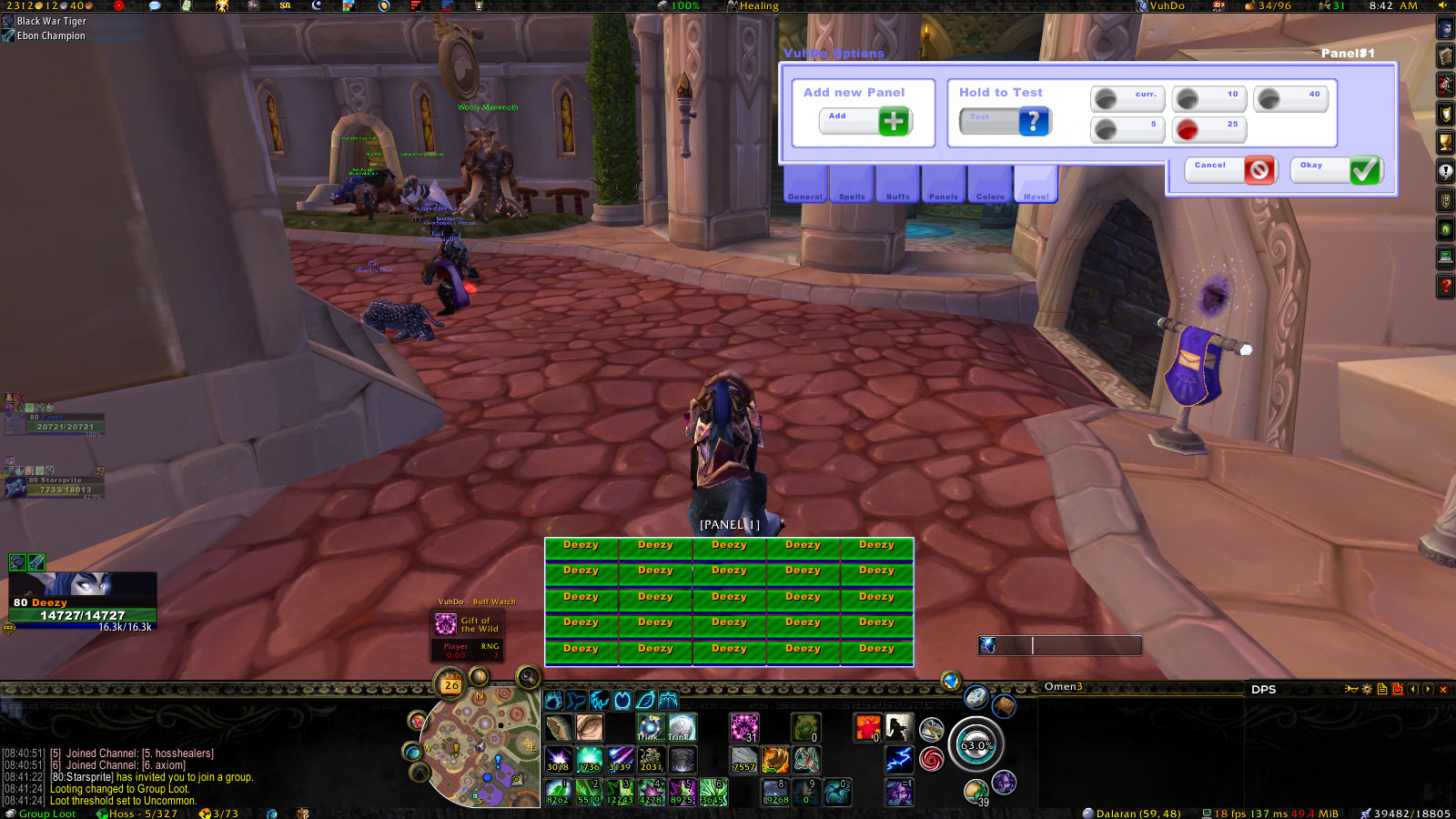The image size is (1456, 819).
Task: Select the Deezy player unit frame
Action: 83,602
